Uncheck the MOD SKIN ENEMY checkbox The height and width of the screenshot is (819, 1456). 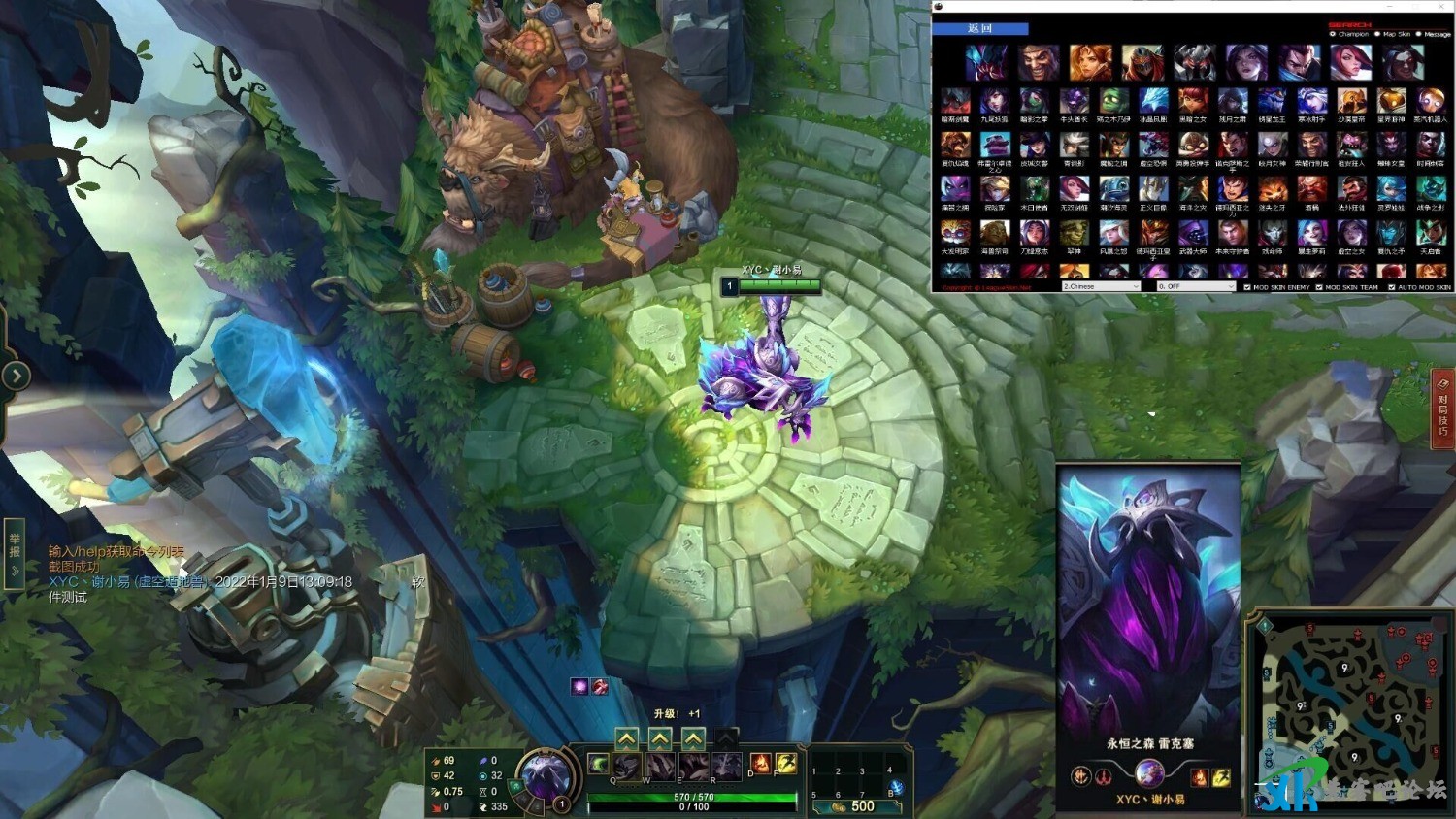click(1247, 286)
